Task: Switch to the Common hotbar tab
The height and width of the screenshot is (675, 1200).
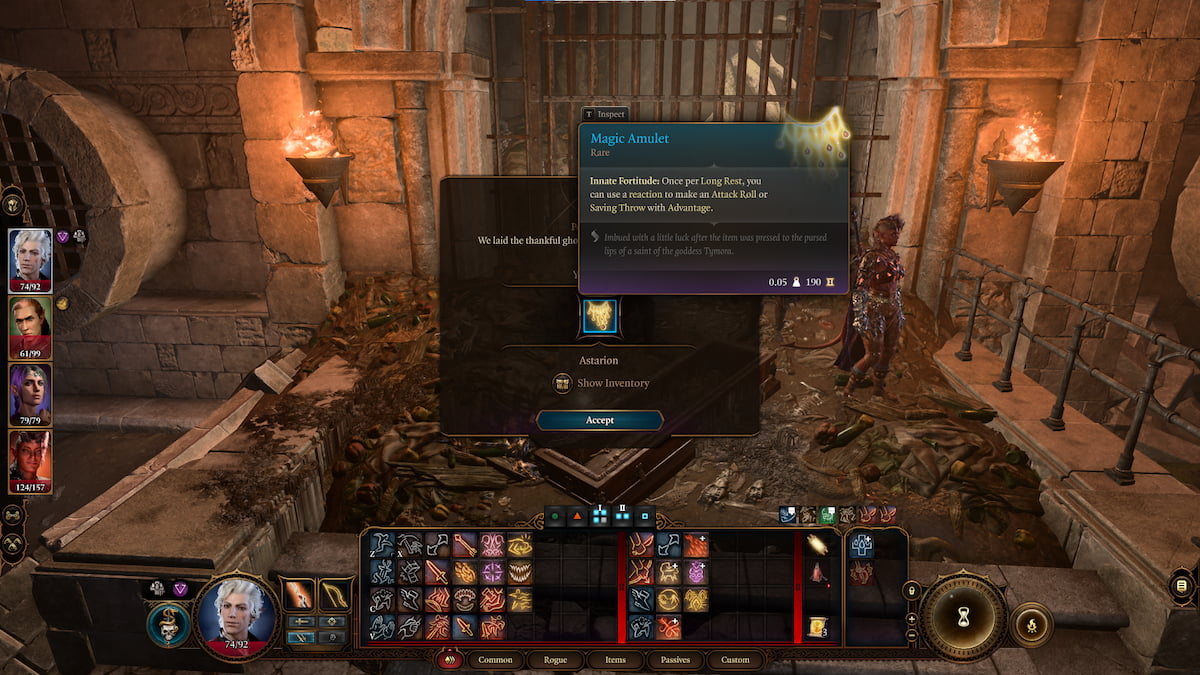Action: [x=495, y=660]
